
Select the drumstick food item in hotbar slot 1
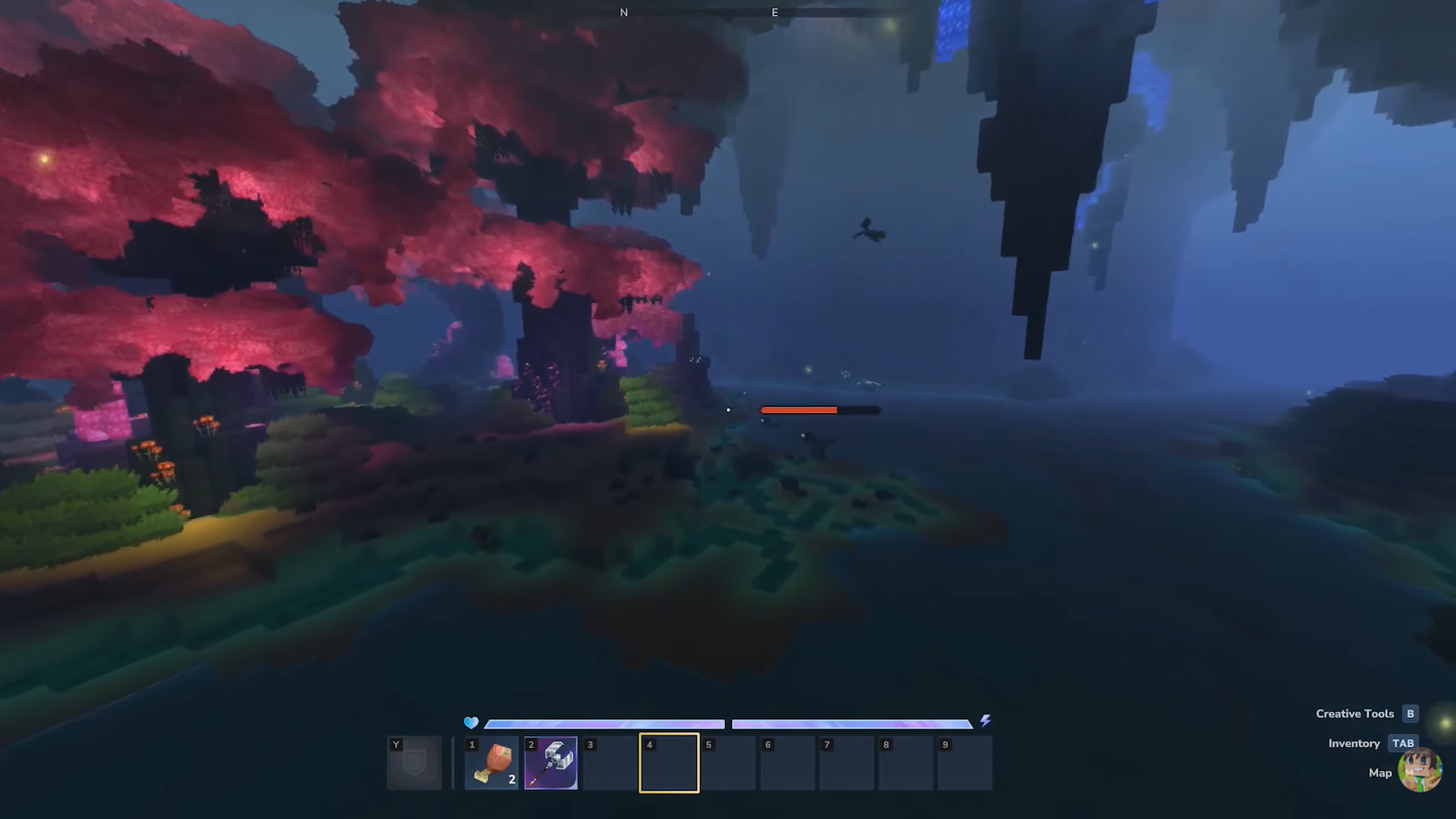(x=490, y=762)
